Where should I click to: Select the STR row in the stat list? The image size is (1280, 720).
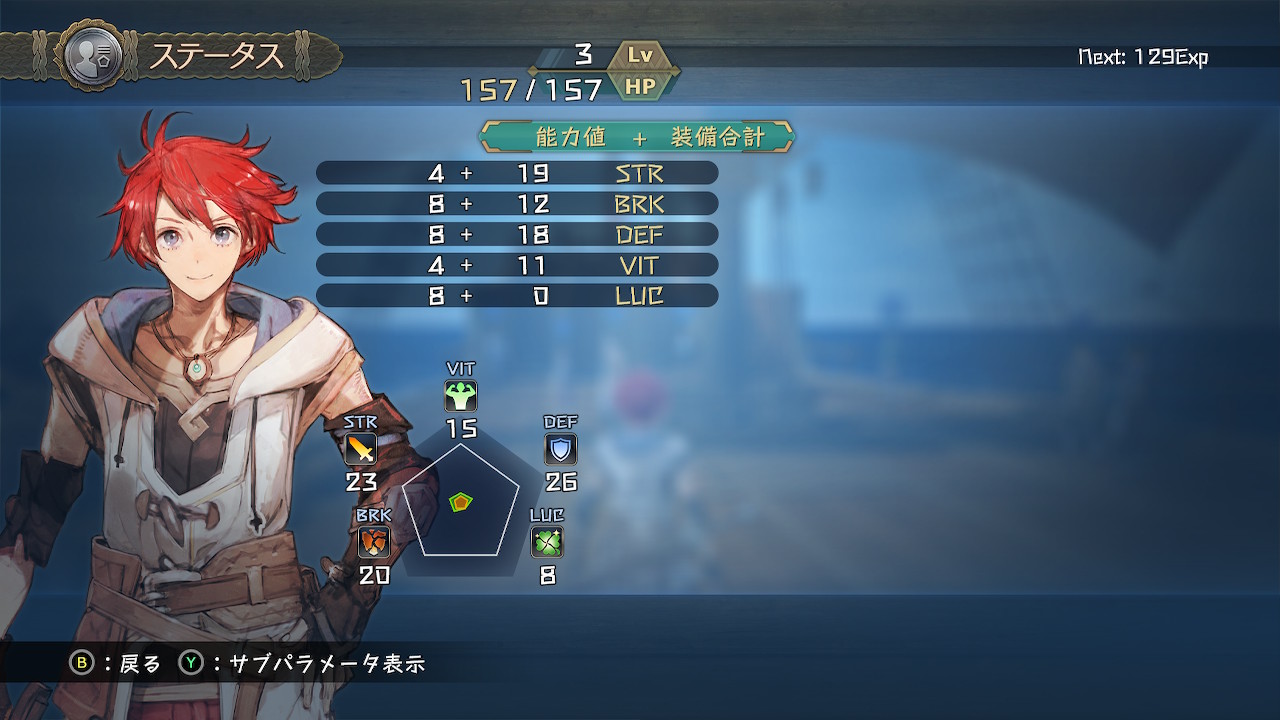coord(517,173)
